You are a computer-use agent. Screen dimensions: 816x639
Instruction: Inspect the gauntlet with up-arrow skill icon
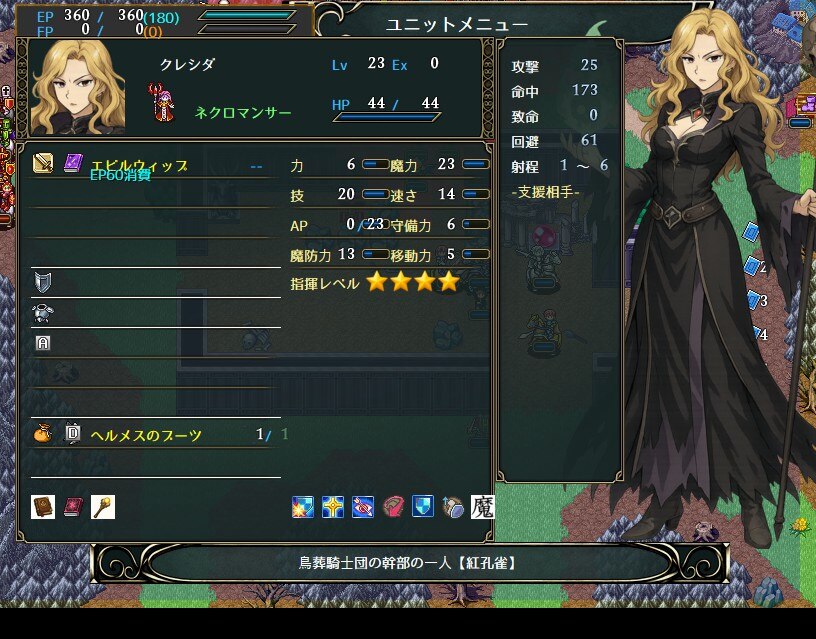[x=452, y=507]
